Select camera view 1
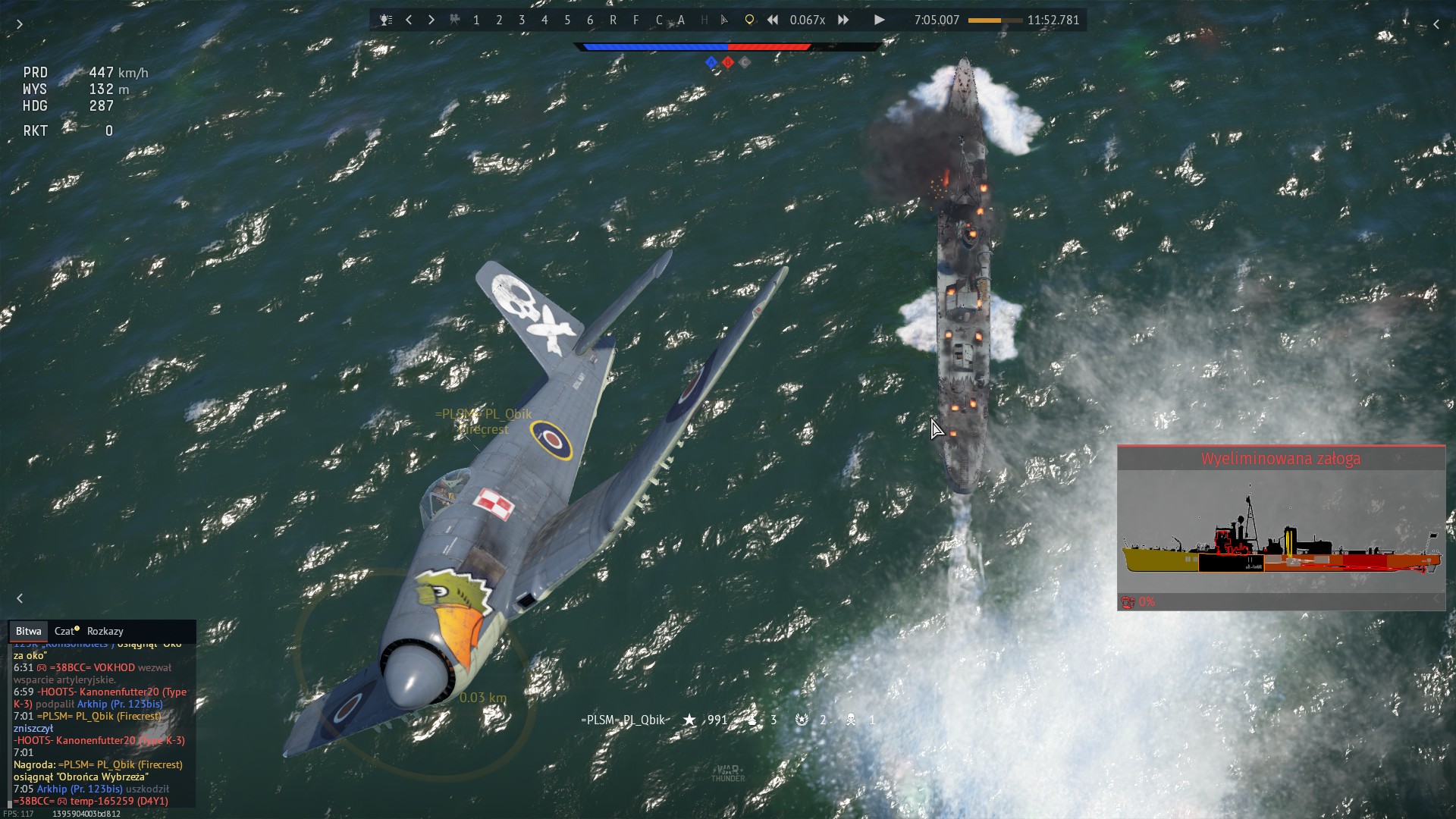The height and width of the screenshot is (819, 1456). (476, 20)
